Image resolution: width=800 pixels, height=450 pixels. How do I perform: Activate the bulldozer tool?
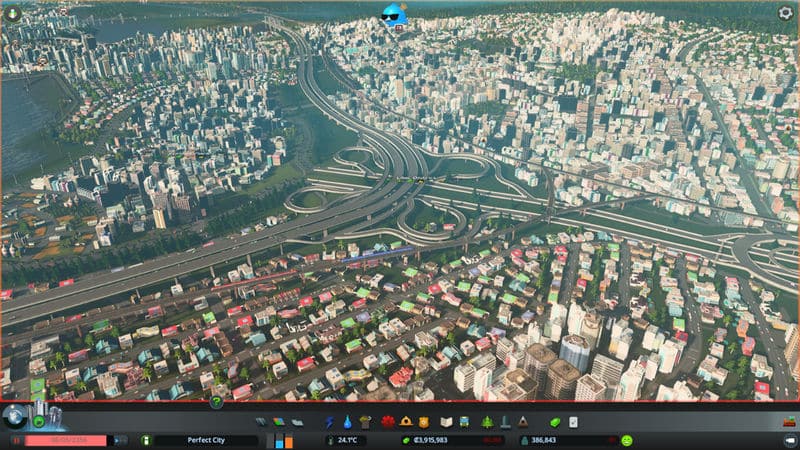click(787, 422)
